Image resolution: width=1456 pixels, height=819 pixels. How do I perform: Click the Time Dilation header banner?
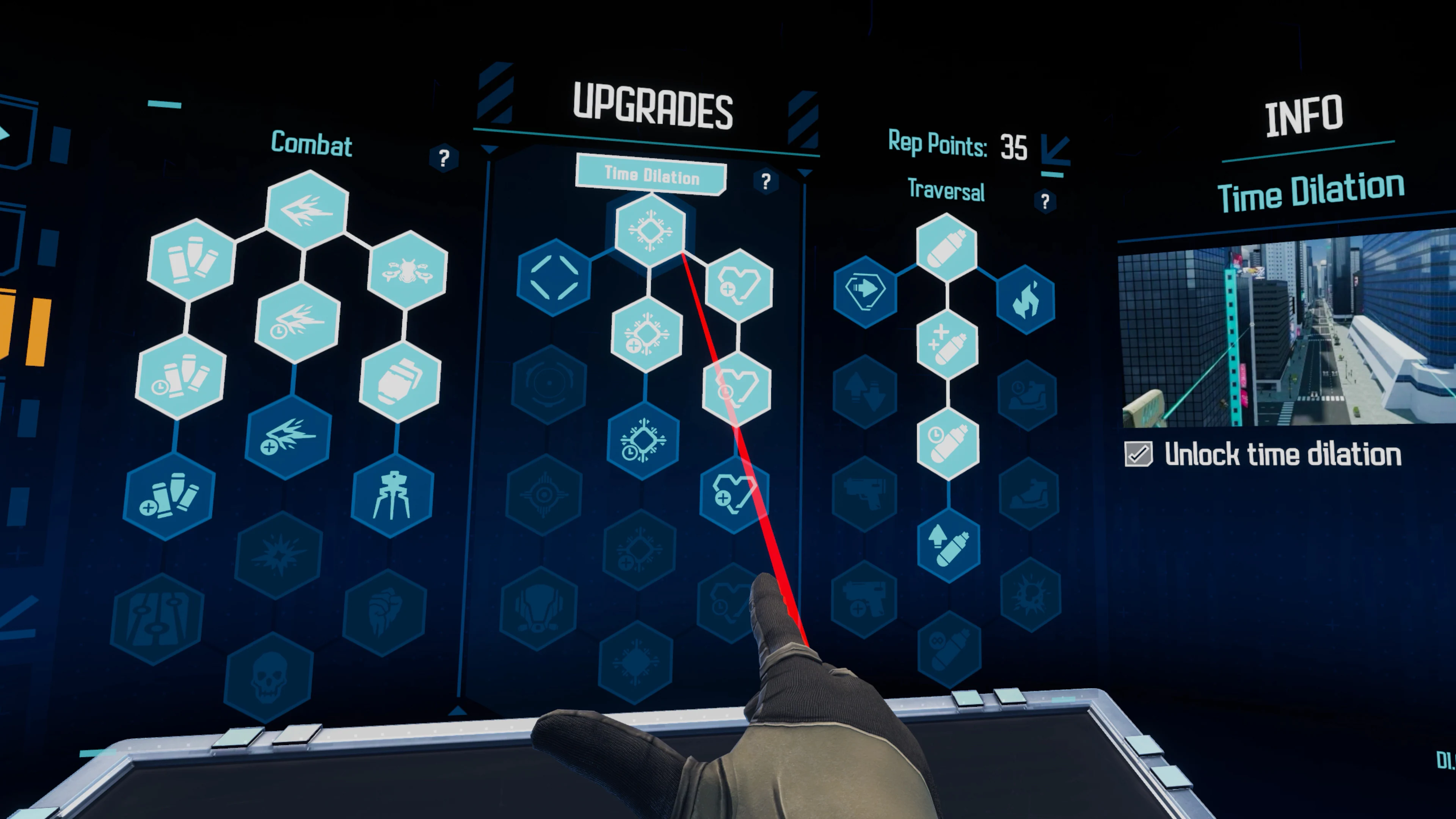click(x=650, y=175)
